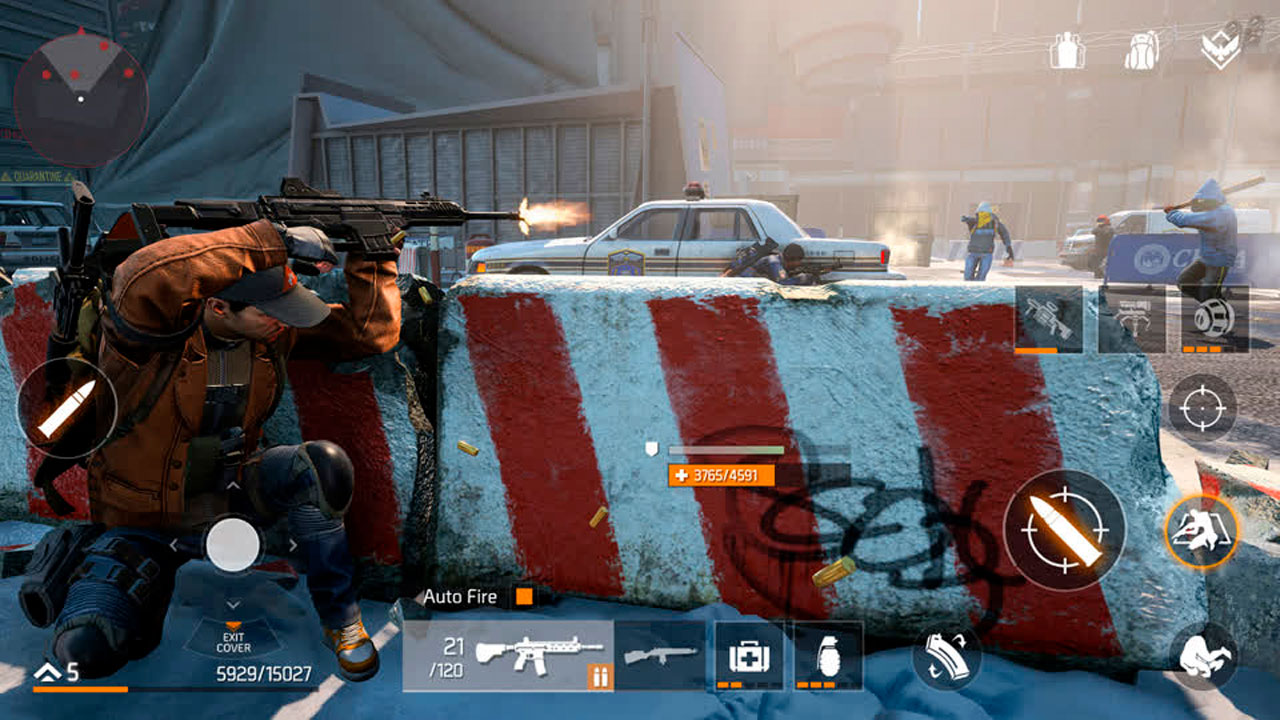Viewport: 1280px width, 720px height.
Task: Use the medkit item
Action: tap(749, 655)
